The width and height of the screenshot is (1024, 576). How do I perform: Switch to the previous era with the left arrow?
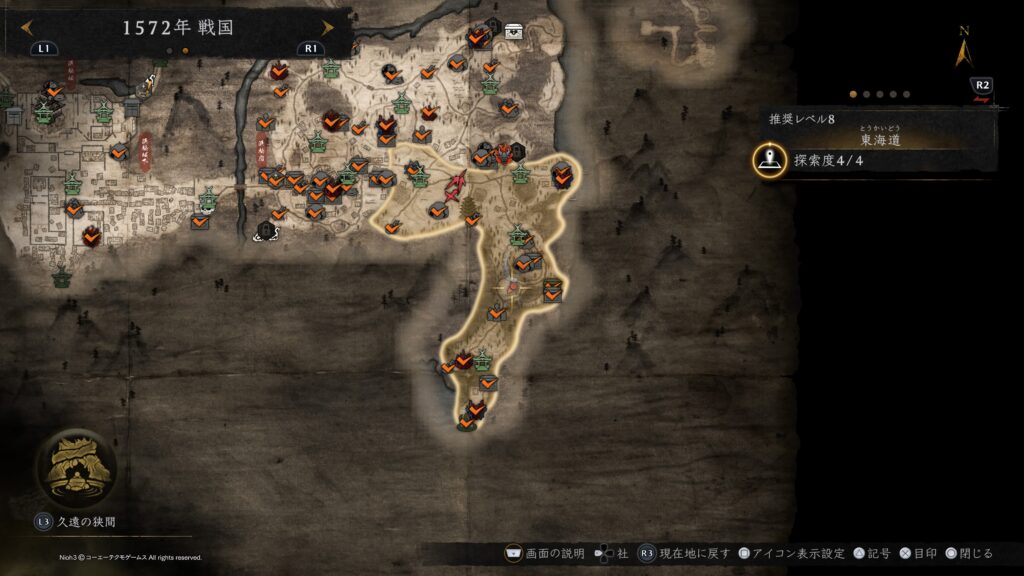[26, 27]
